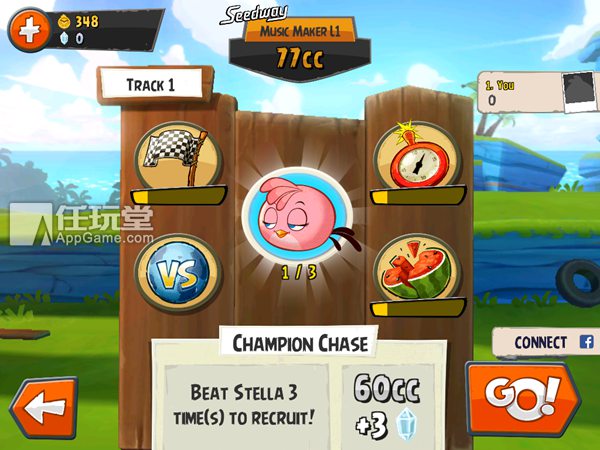600x450 pixels.
Task: Go back with the orange arrow button
Action: (x=42, y=409)
